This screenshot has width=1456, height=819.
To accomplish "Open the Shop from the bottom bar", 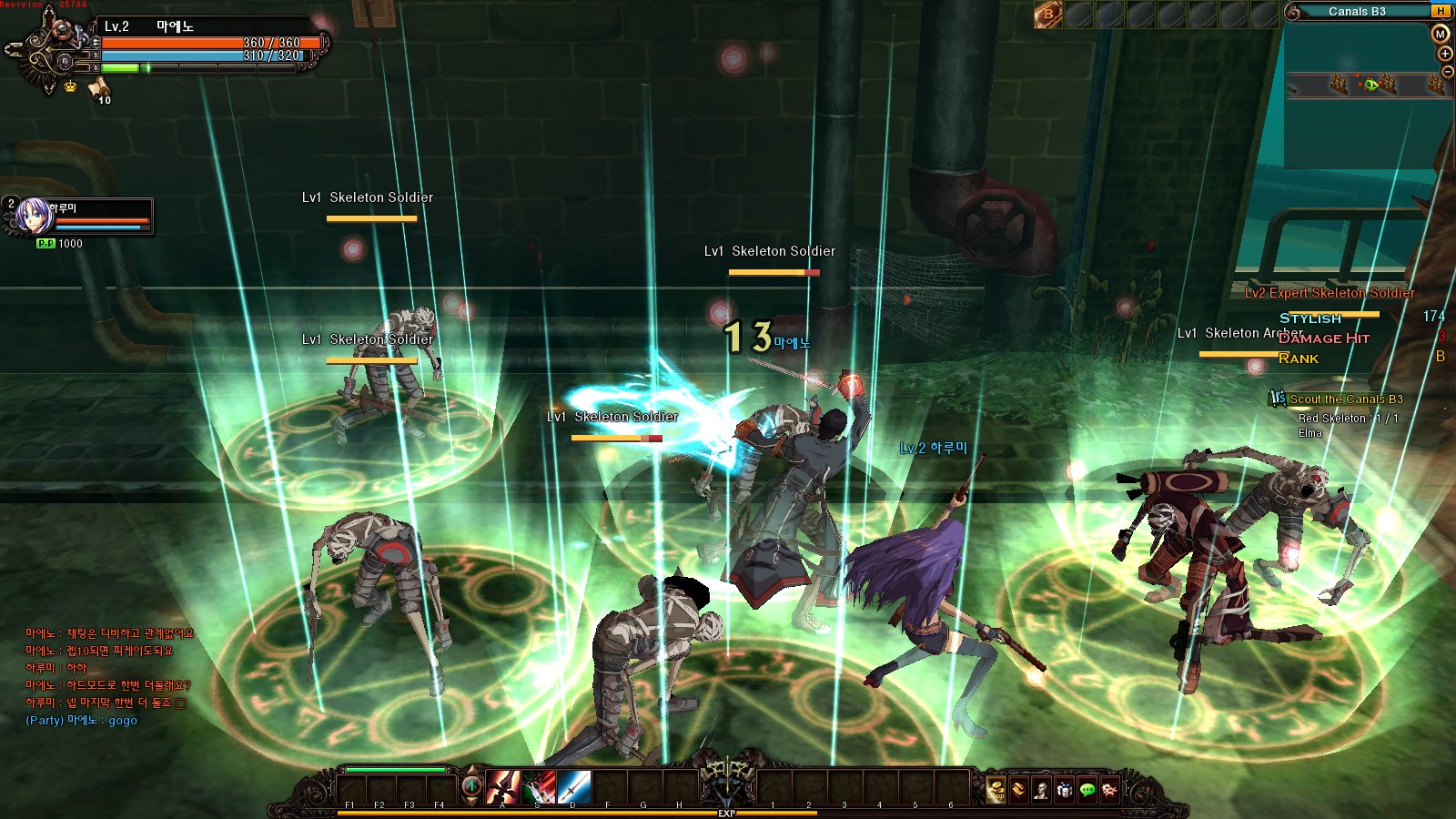I will point(996,790).
